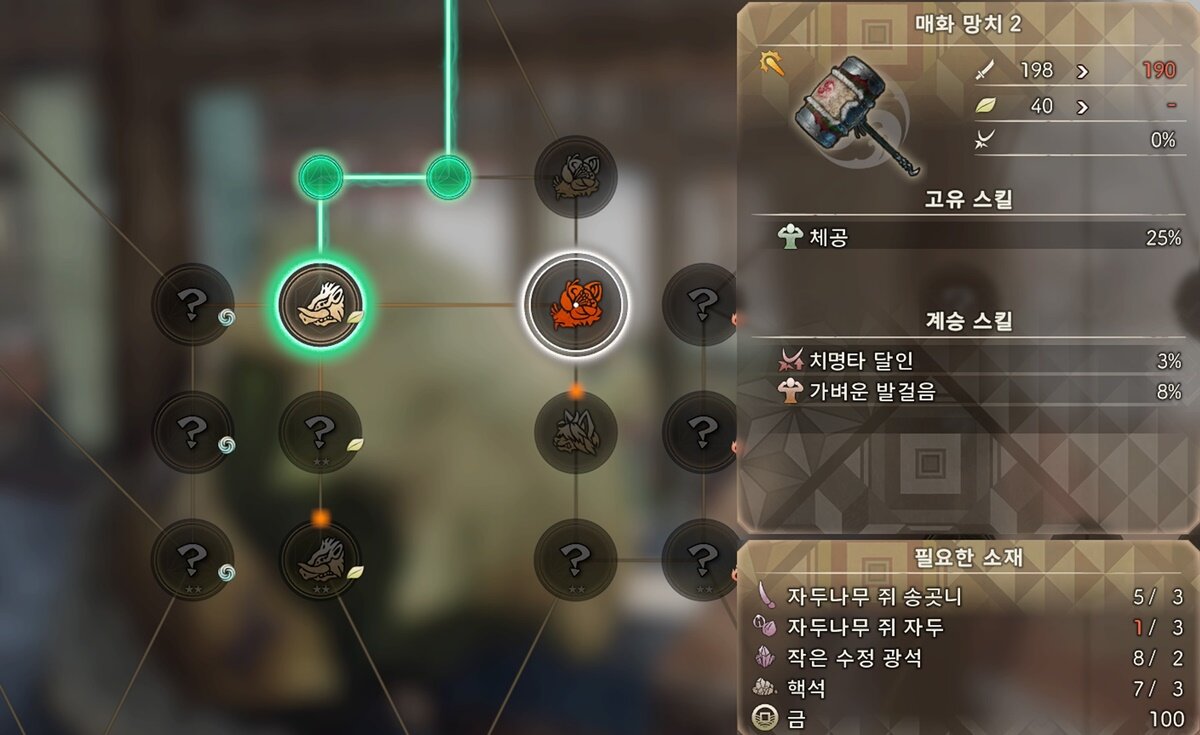Select the dark monster node above the orange node
1200x735 pixels.
click(x=576, y=177)
